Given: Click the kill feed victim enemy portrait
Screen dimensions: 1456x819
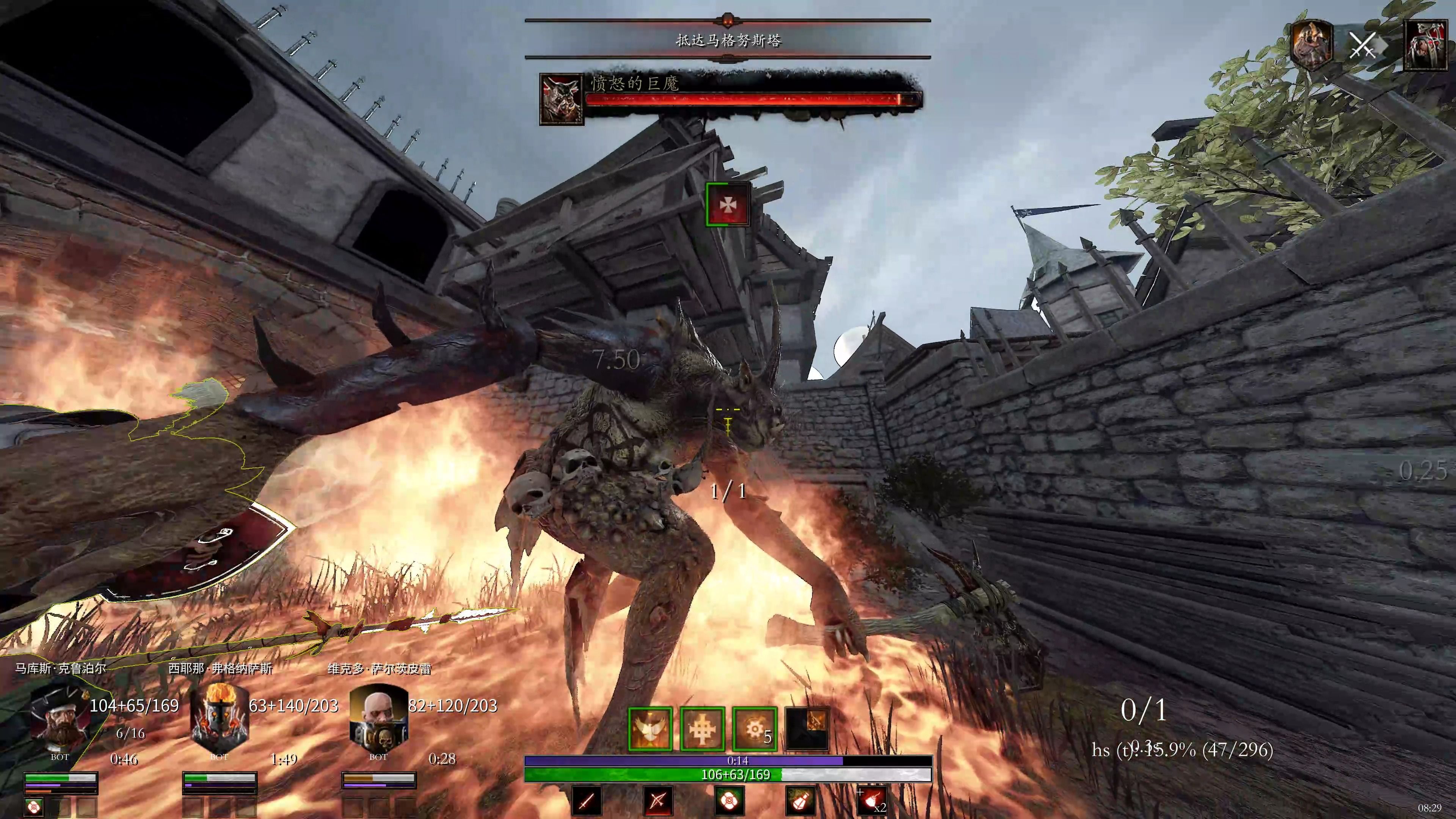Looking at the screenshot, I should [x=1425, y=45].
